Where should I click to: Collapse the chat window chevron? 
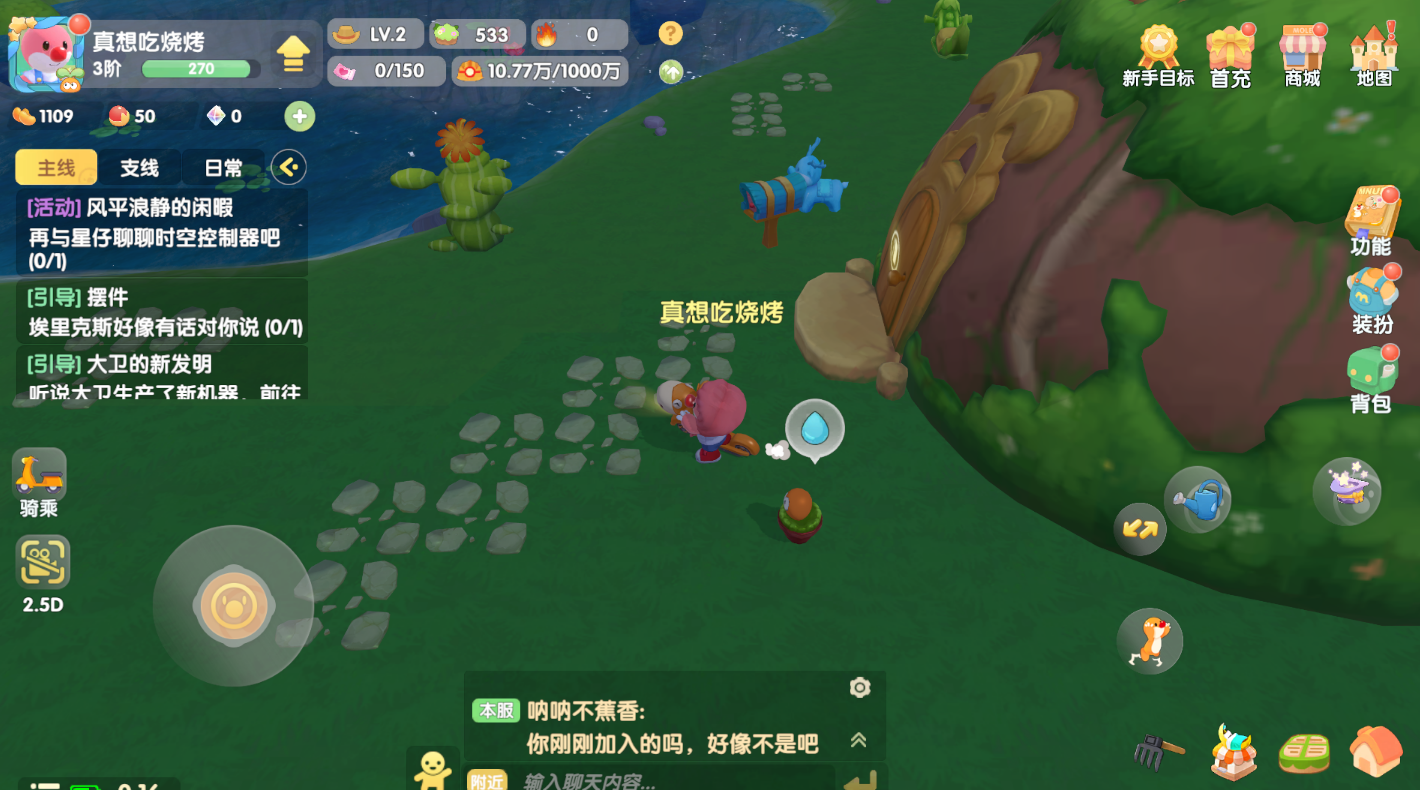(858, 742)
